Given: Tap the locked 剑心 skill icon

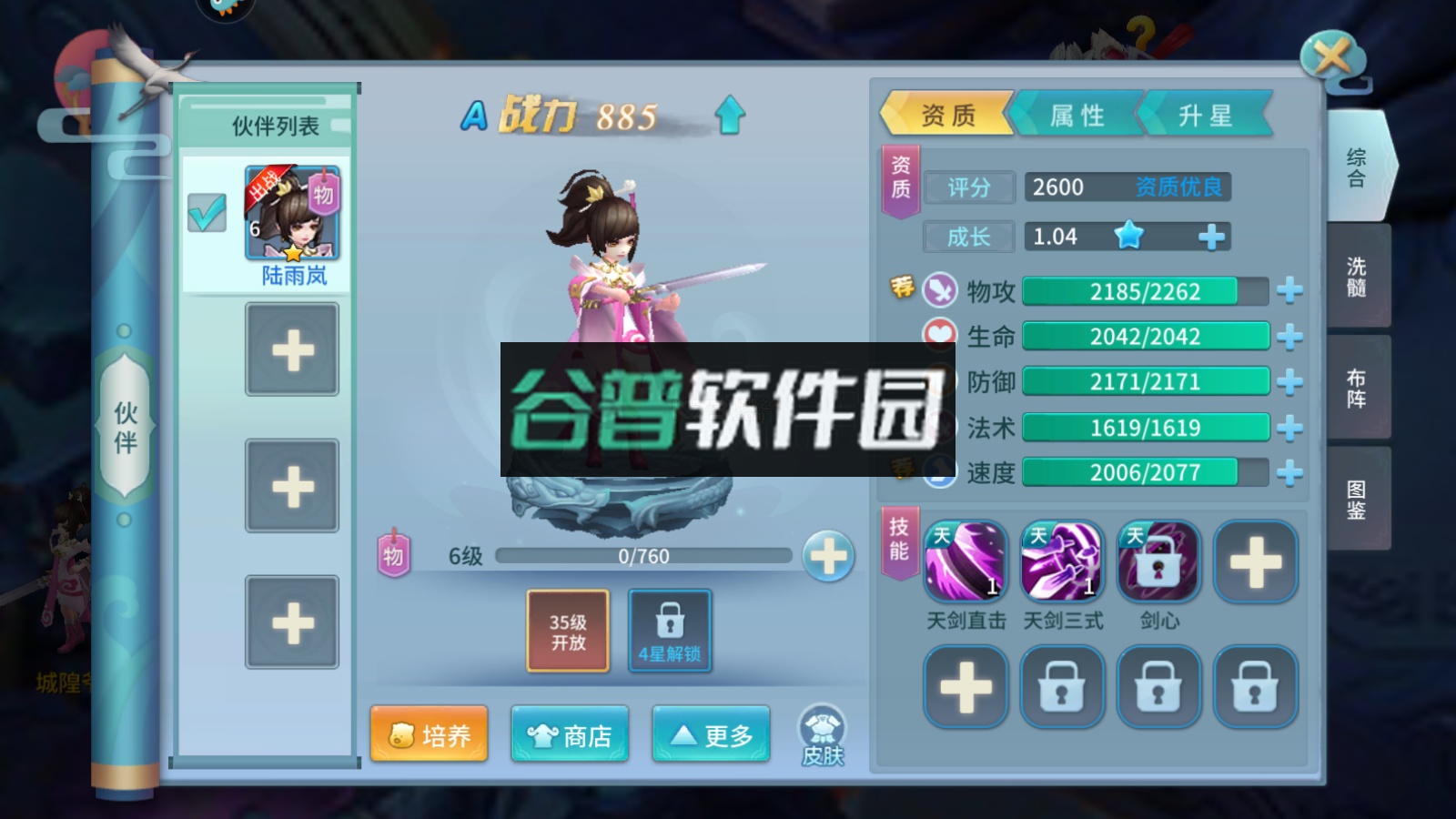Looking at the screenshot, I should click(1157, 561).
